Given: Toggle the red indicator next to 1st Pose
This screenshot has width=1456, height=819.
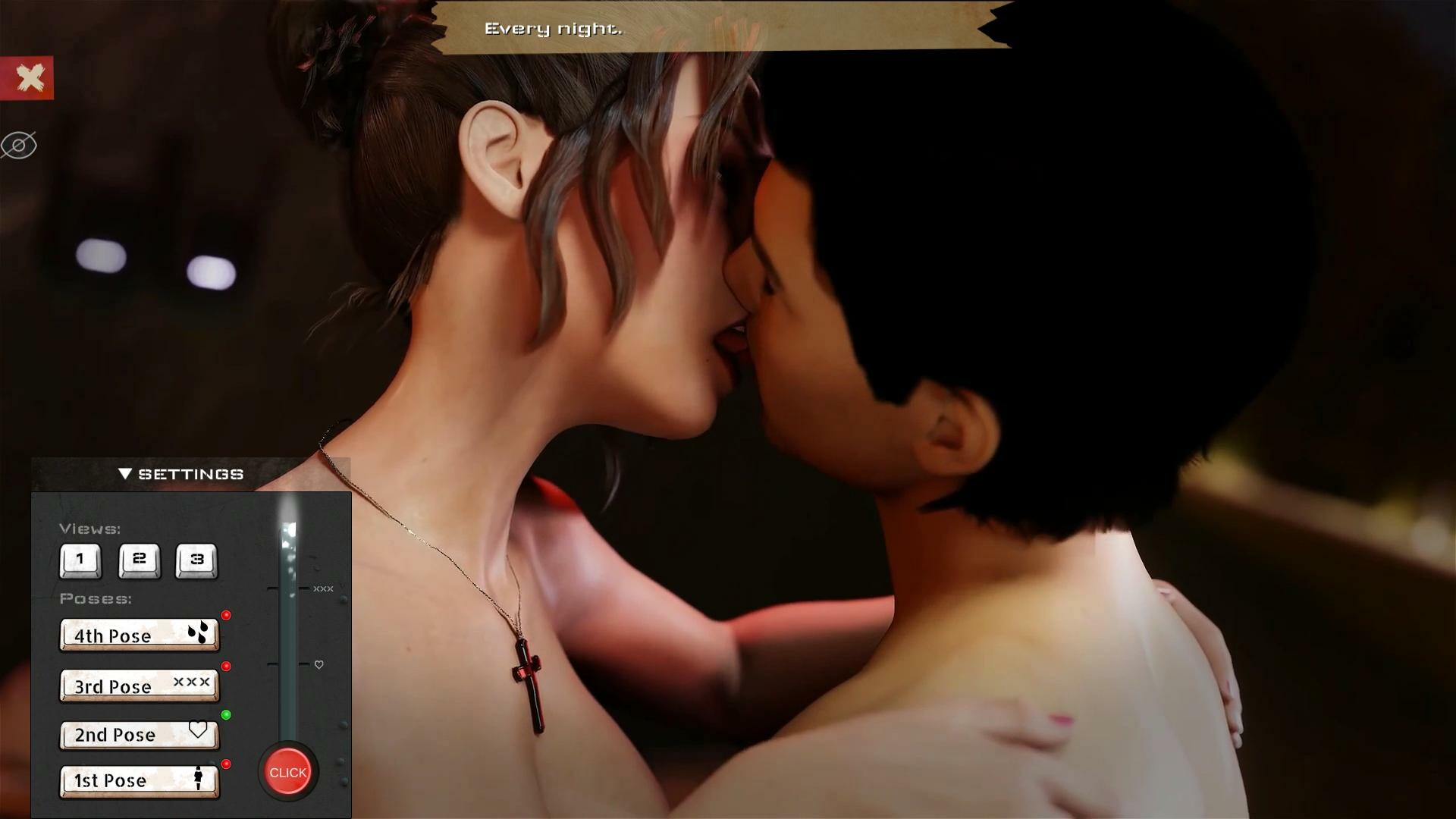Looking at the screenshot, I should click(x=227, y=764).
